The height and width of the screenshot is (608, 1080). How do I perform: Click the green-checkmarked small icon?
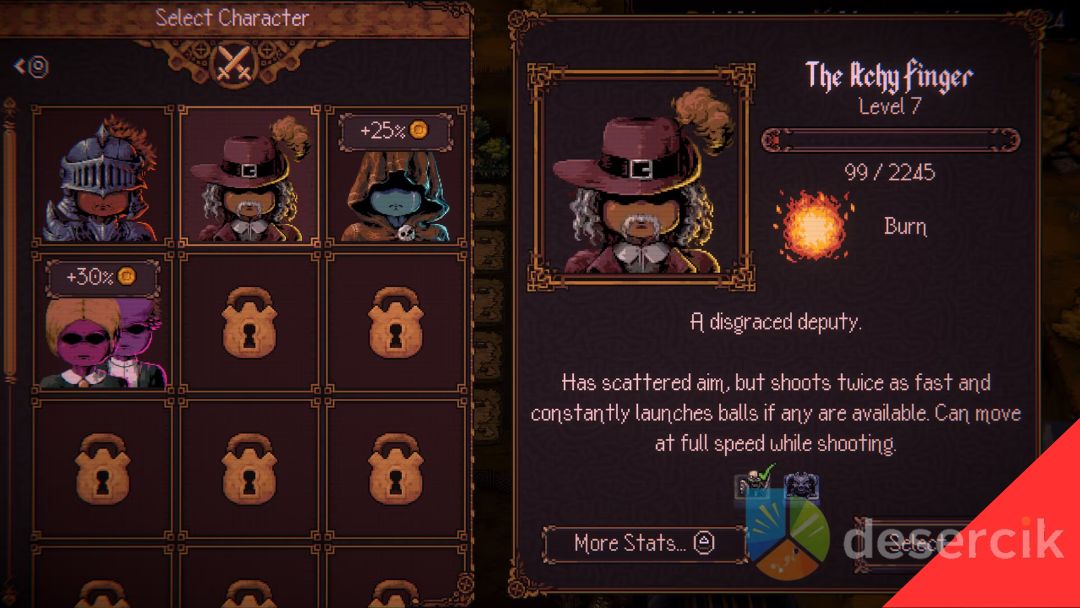tap(754, 483)
